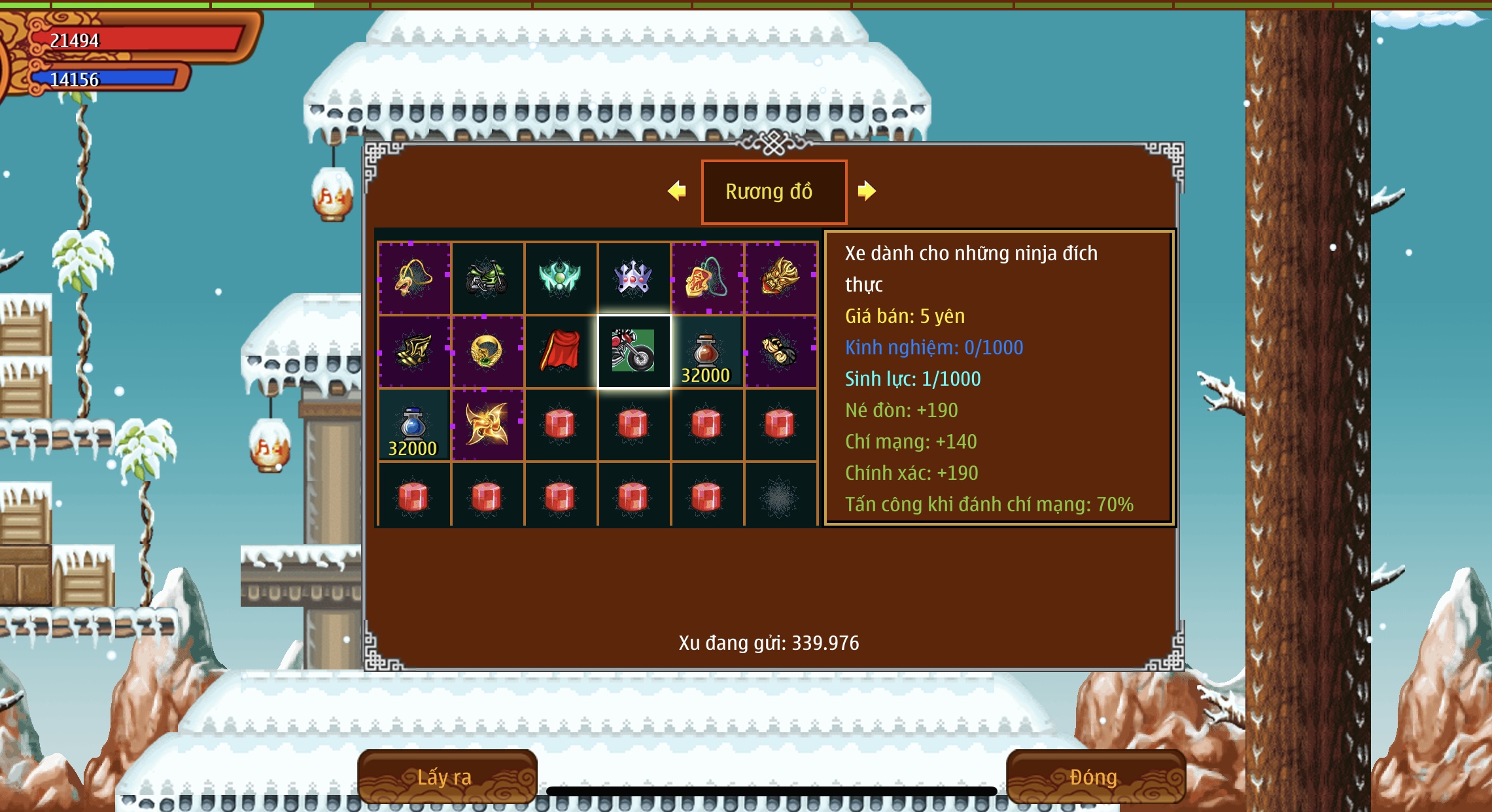The image size is (1492, 812).
Task: Go to the previous tab with left arrow
Action: click(677, 191)
